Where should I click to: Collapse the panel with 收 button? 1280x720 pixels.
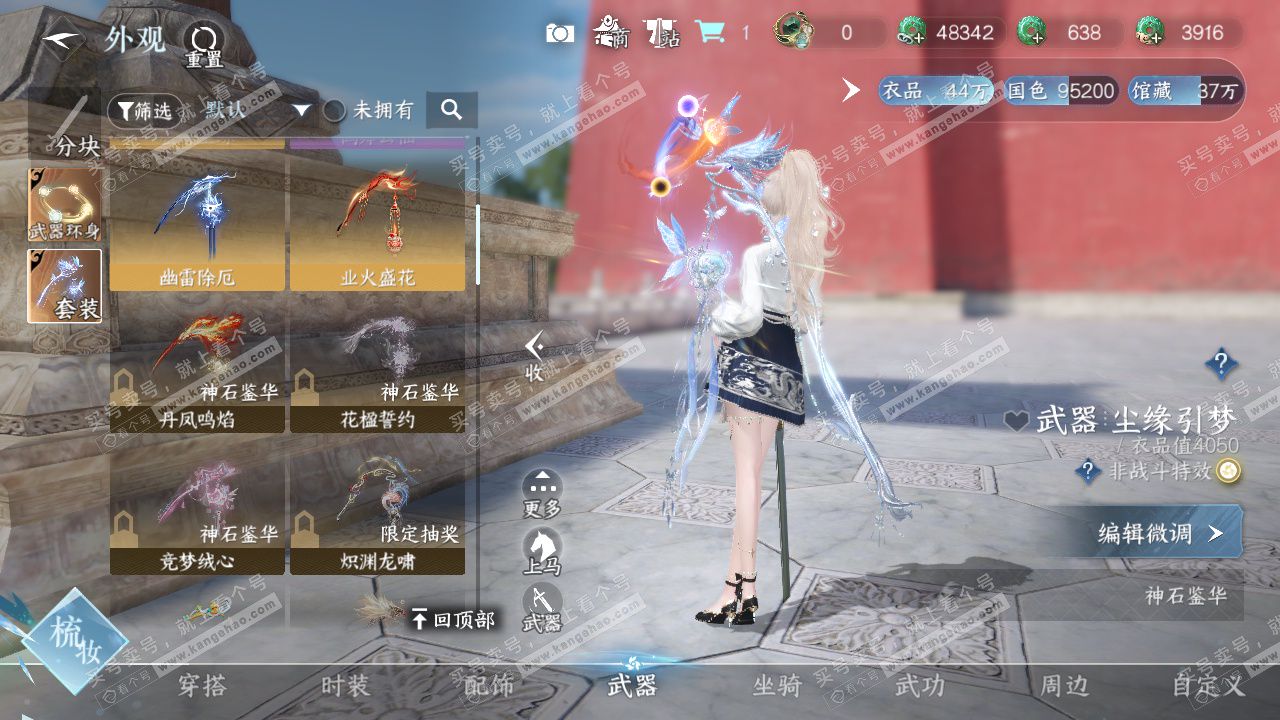click(x=536, y=356)
